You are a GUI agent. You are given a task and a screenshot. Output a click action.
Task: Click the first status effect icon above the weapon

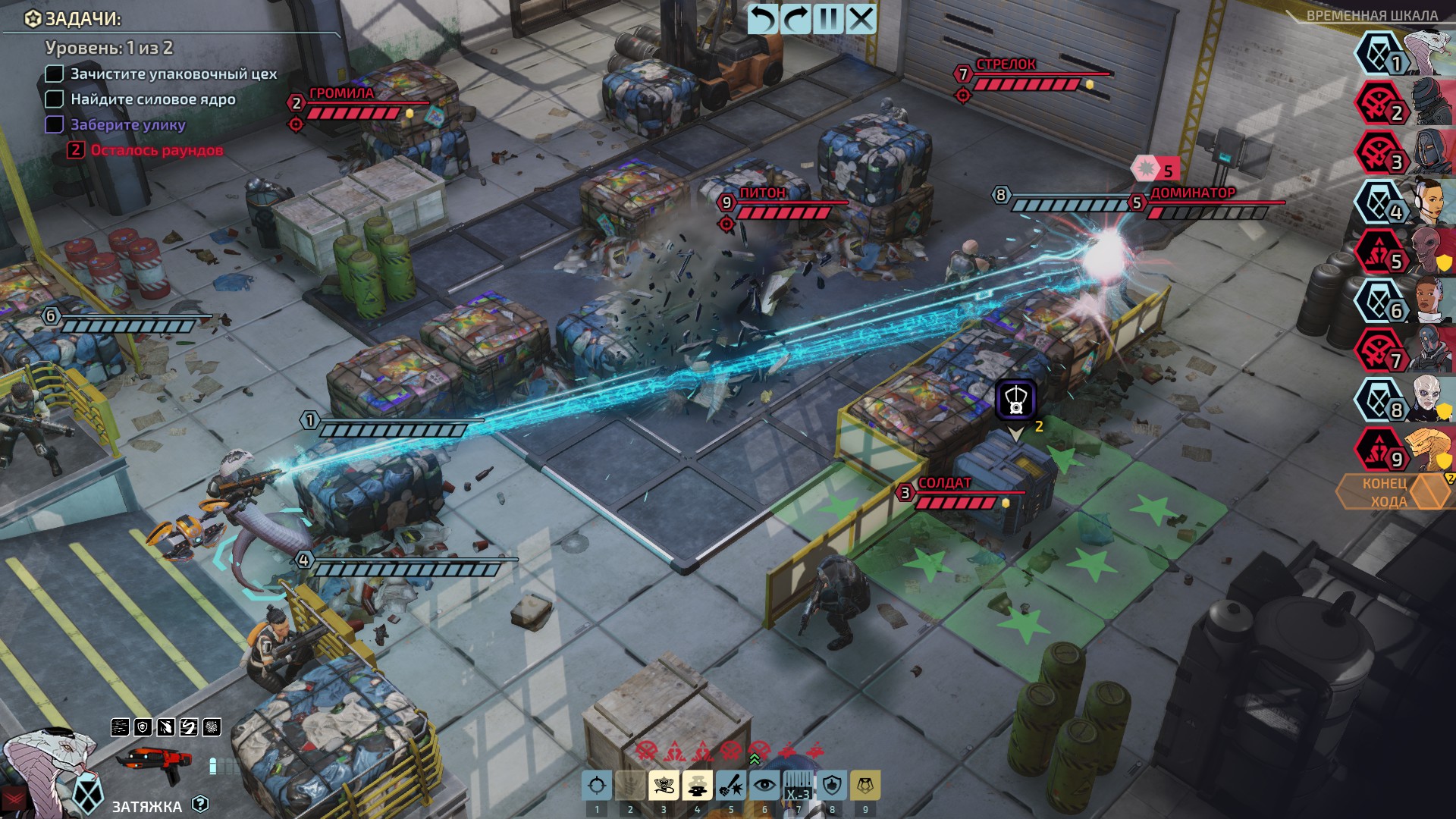(x=118, y=726)
